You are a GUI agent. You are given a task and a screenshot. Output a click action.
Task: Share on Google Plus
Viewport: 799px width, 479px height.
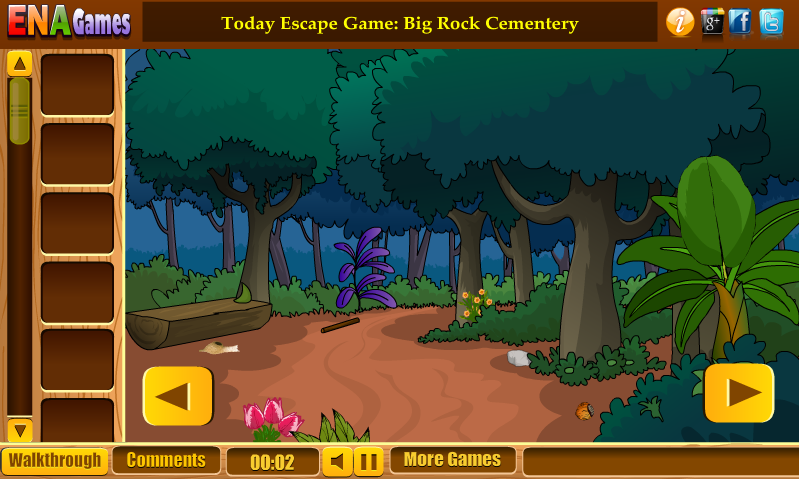pyautogui.click(x=712, y=22)
